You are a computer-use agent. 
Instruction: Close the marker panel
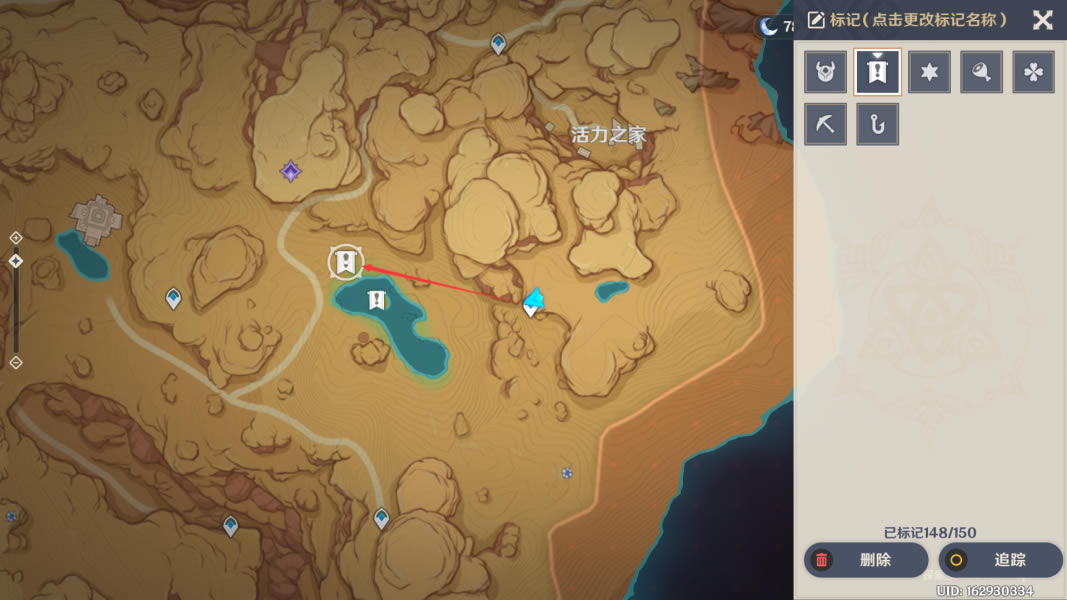click(x=1043, y=20)
